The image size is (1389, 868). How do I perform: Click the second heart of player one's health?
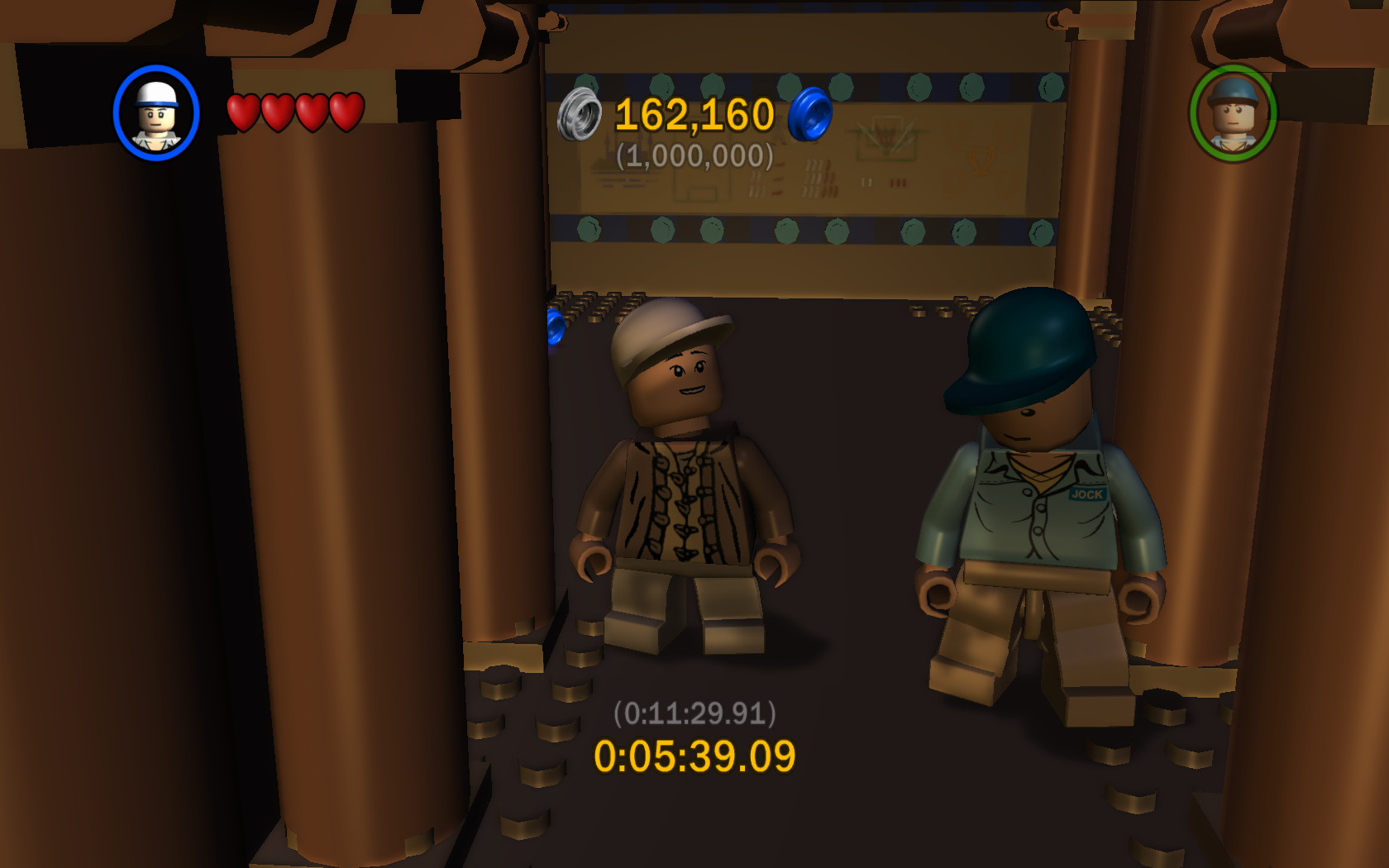tap(278, 113)
